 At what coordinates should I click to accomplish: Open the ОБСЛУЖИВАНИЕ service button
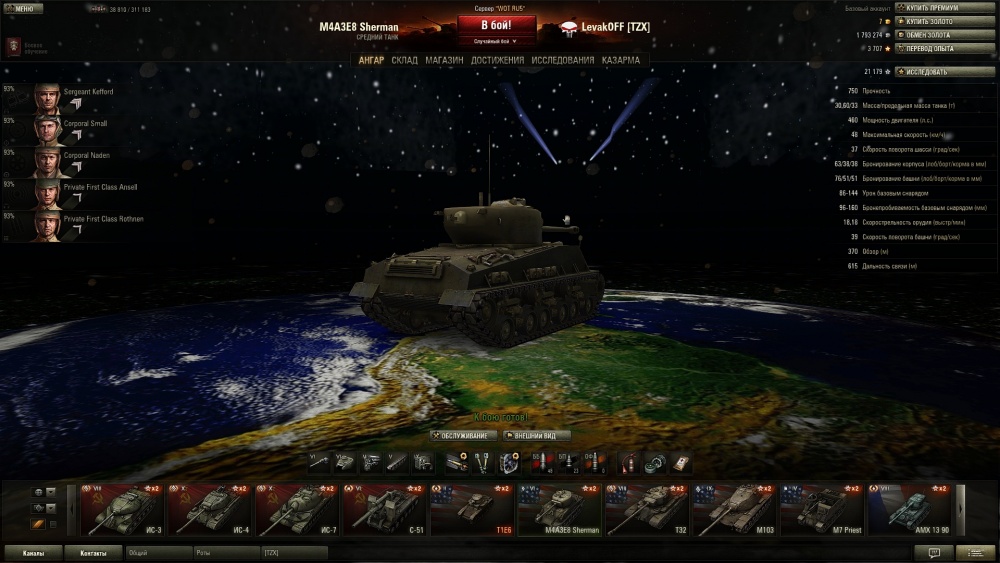click(x=464, y=436)
